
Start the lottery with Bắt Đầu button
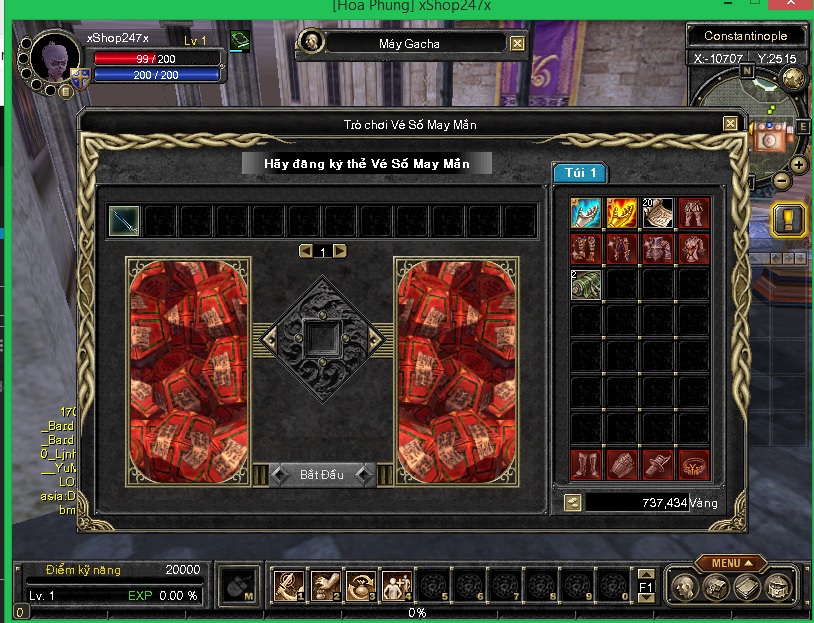(322, 474)
